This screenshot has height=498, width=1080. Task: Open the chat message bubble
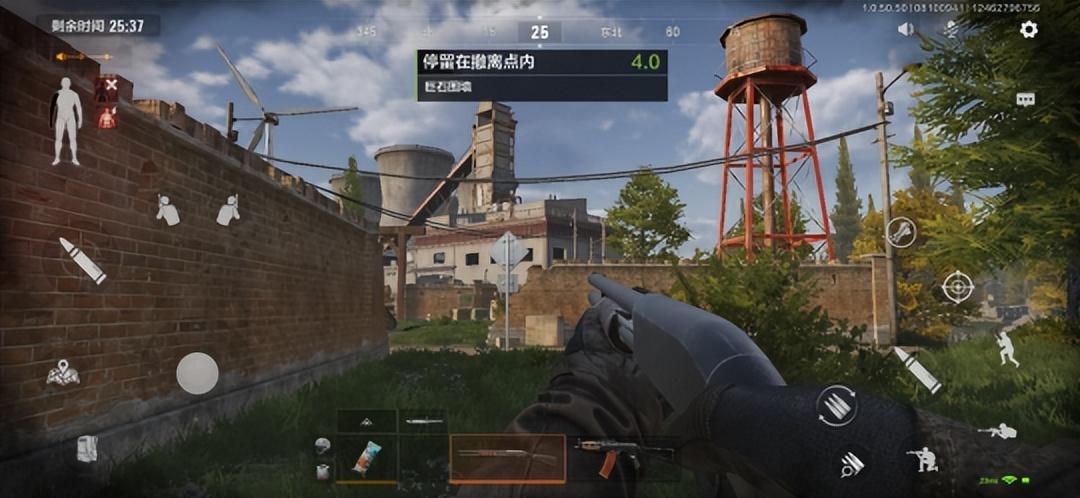(1025, 99)
